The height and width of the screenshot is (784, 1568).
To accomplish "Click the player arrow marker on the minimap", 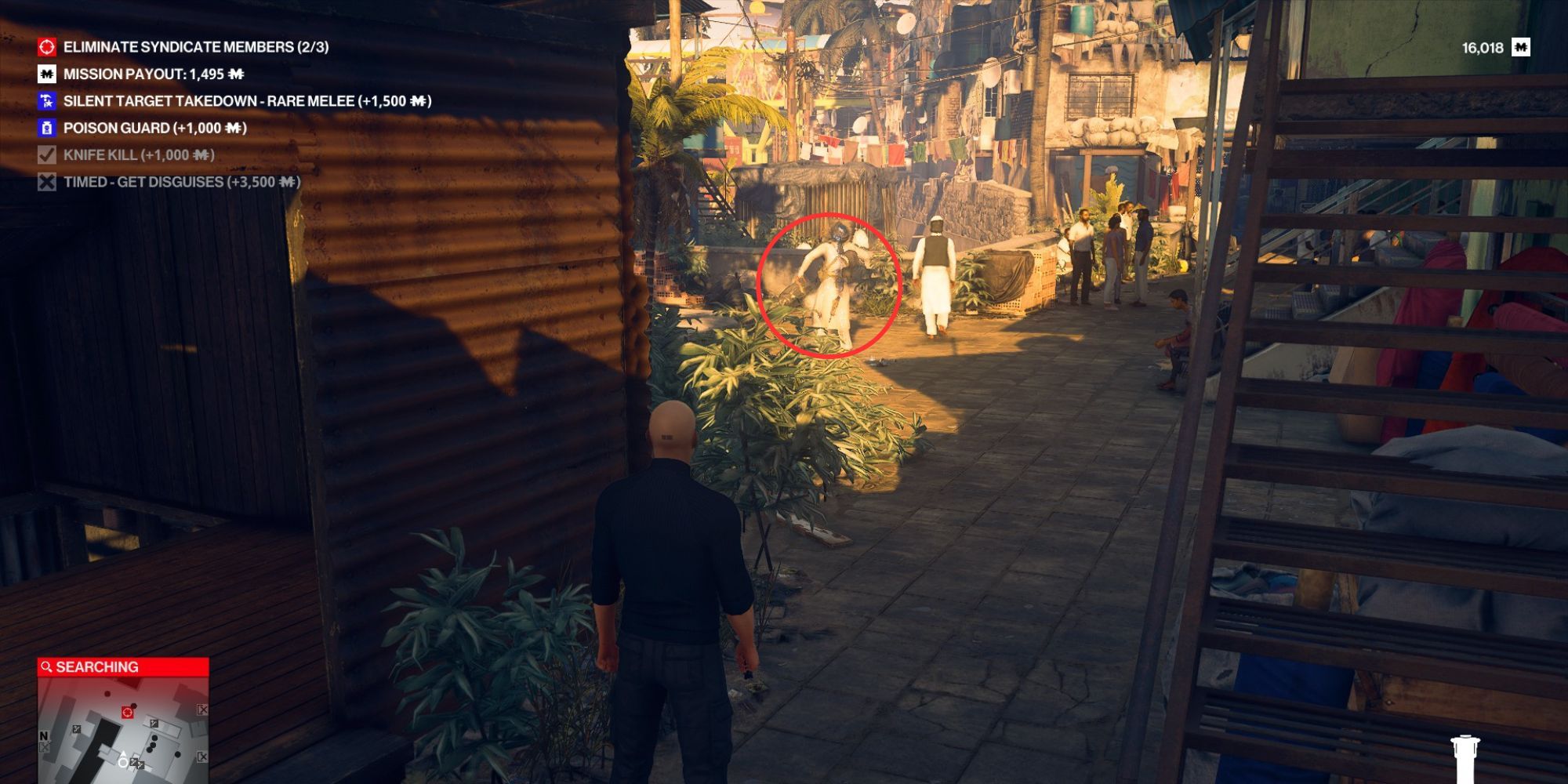I will pos(123,756).
